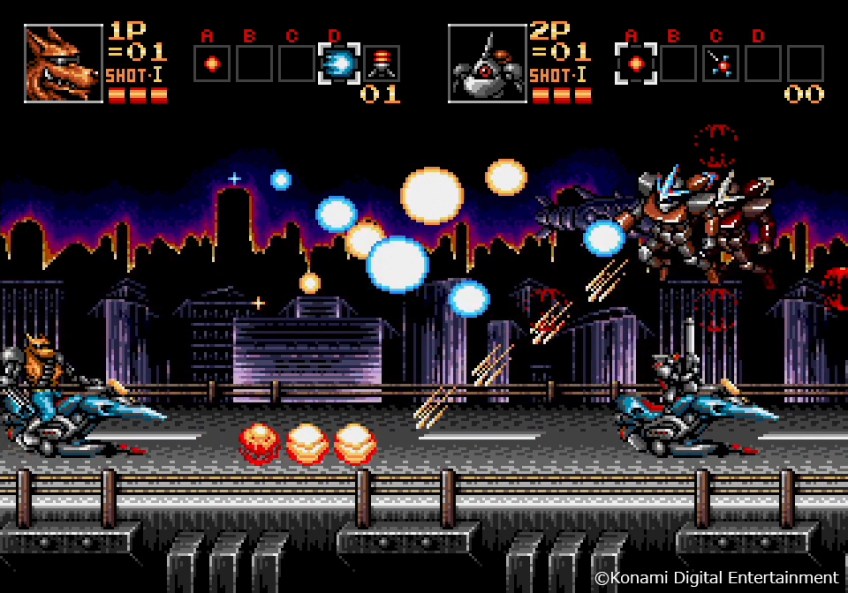848x593 pixels.
Task: Click Player 2's robot character portrait
Action: tap(487, 64)
